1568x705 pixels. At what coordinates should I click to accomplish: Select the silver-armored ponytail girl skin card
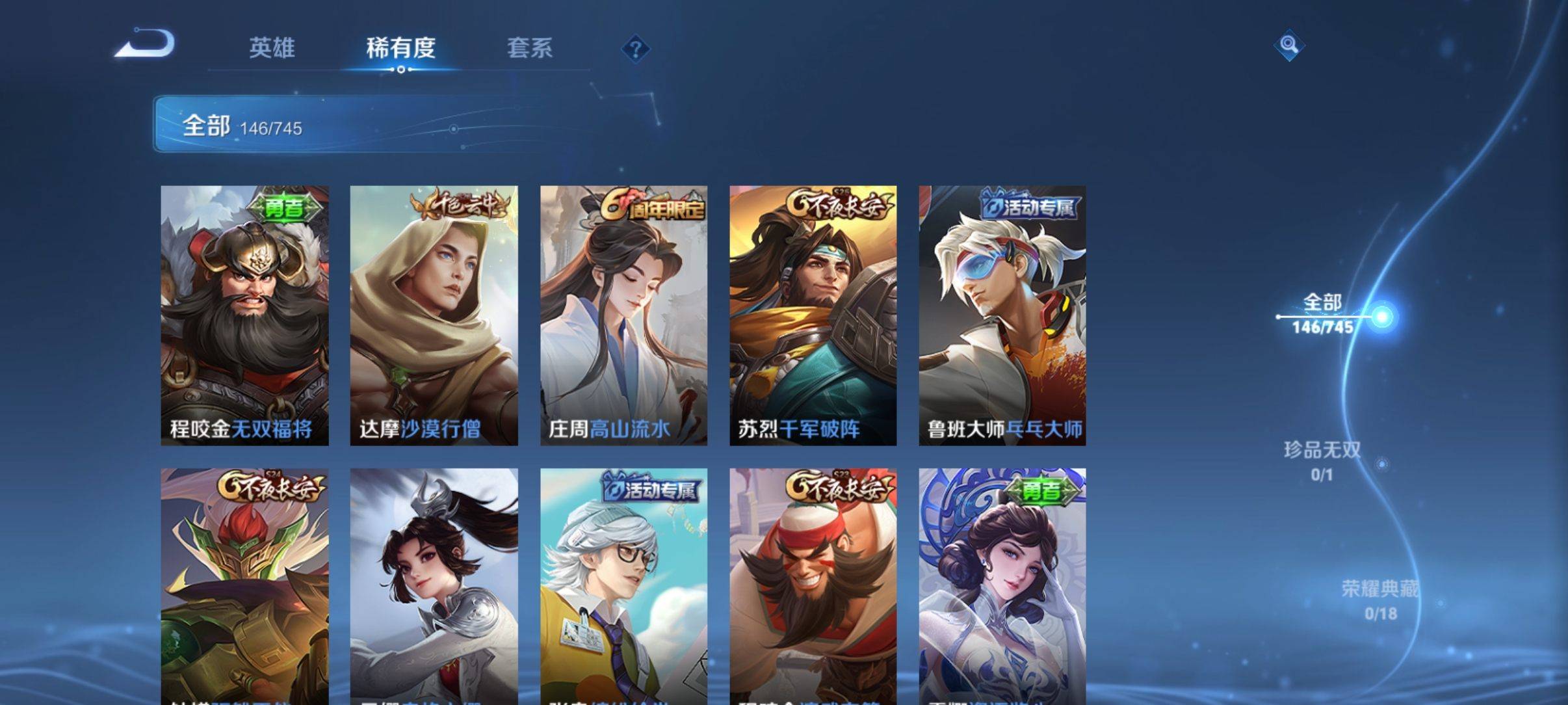click(x=434, y=585)
